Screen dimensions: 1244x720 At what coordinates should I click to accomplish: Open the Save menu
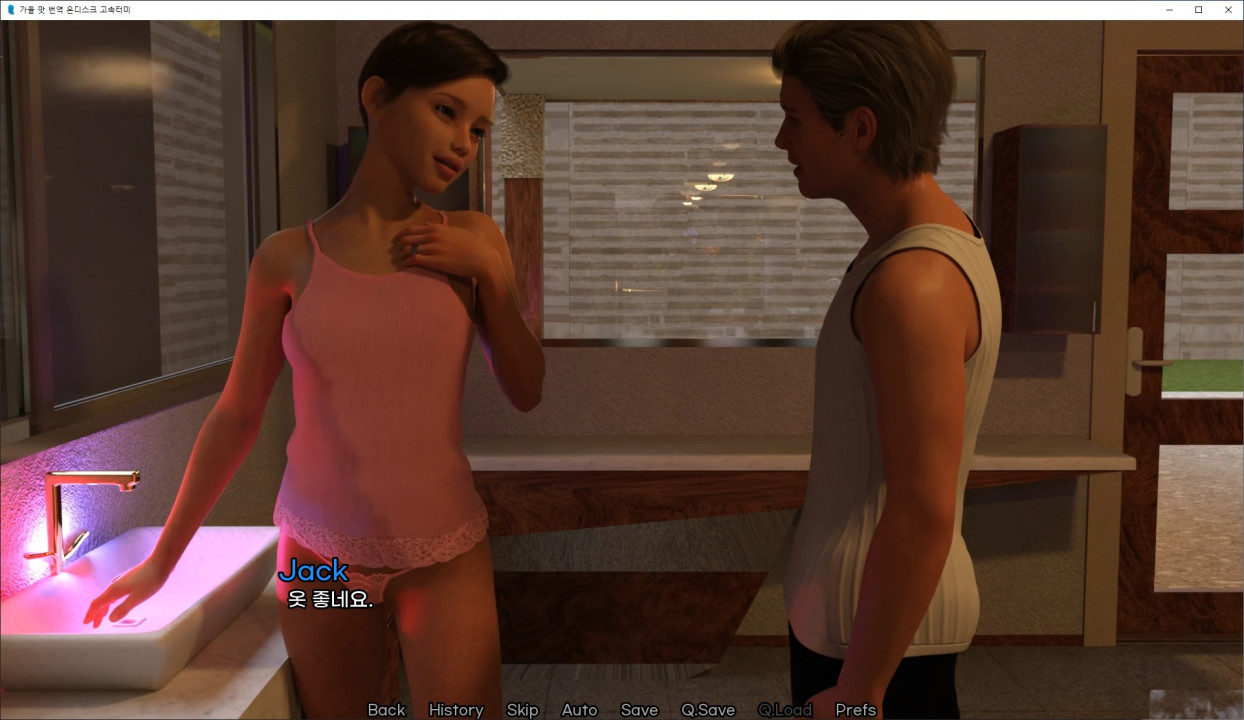(639, 710)
